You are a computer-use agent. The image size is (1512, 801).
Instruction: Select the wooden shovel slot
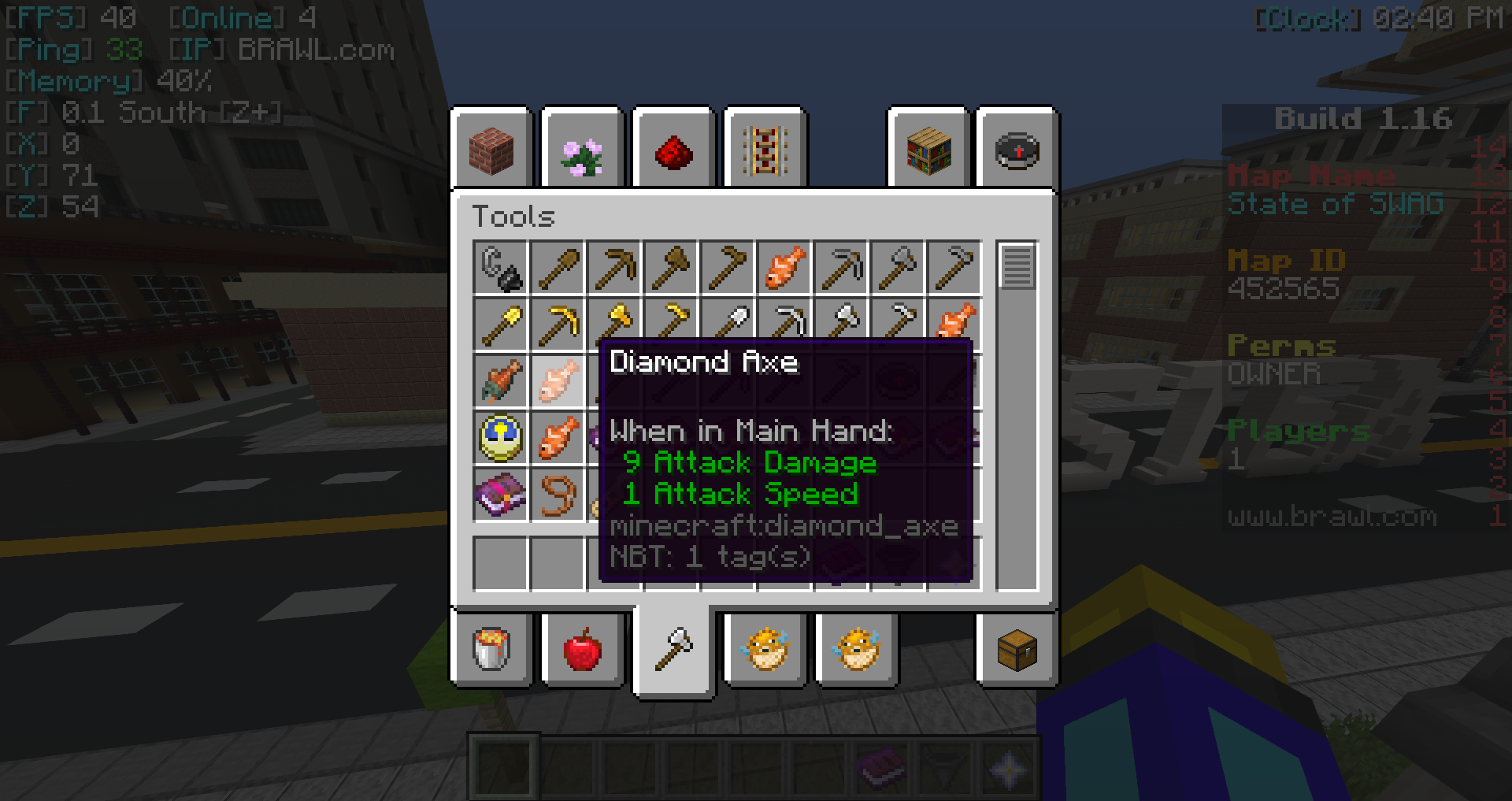558,268
